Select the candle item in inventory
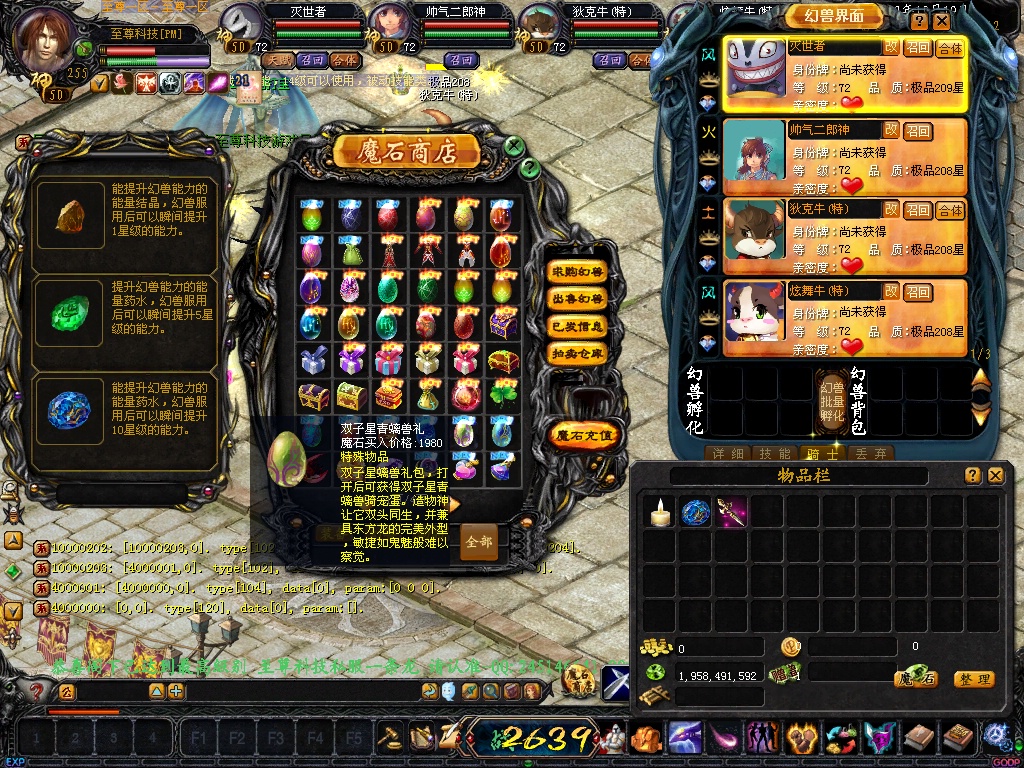 658,514
